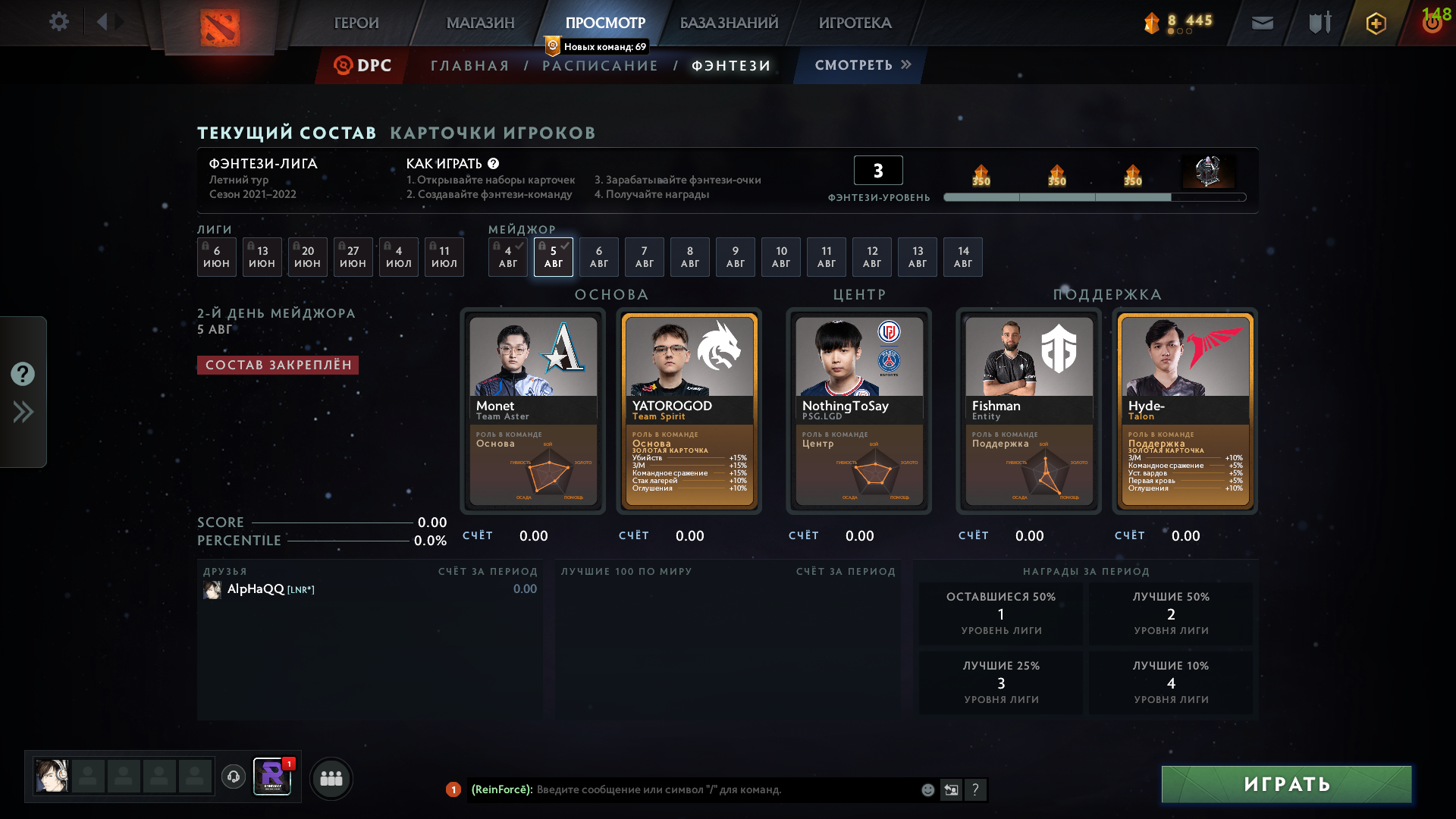Open the ГЕРОИ menu
Screen dimensions: 1456x819
(356, 23)
